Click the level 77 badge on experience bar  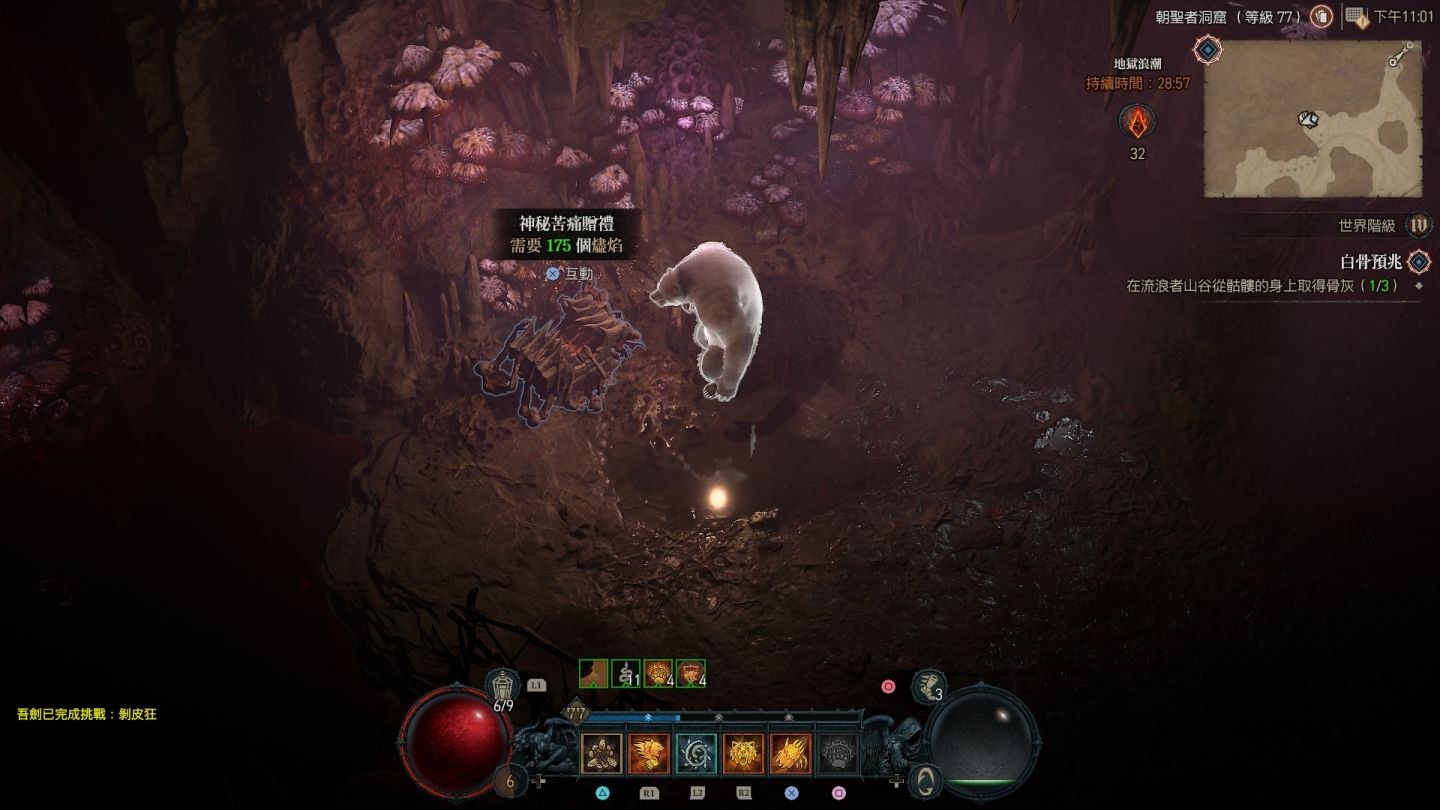coord(577,714)
